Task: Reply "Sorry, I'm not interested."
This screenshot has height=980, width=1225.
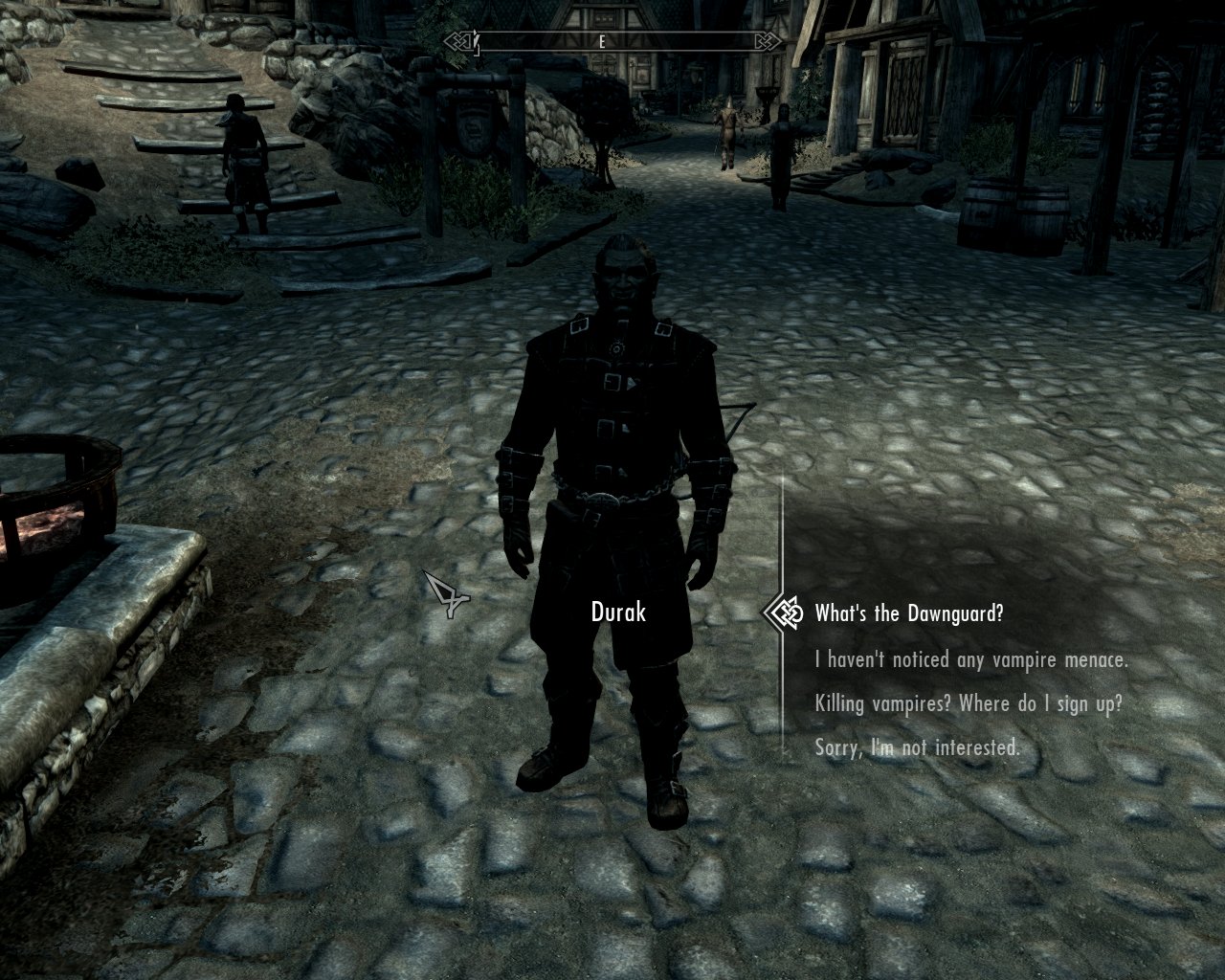Action: pyautogui.click(x=917, y=747)
